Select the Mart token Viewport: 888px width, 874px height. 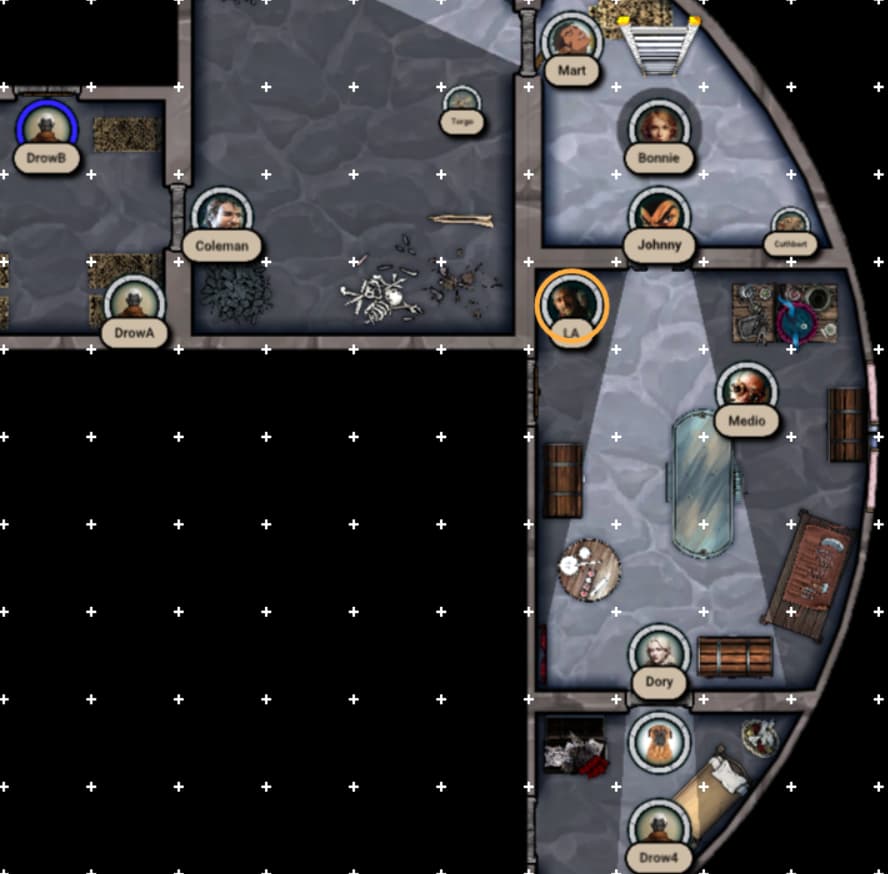(572, 42)
